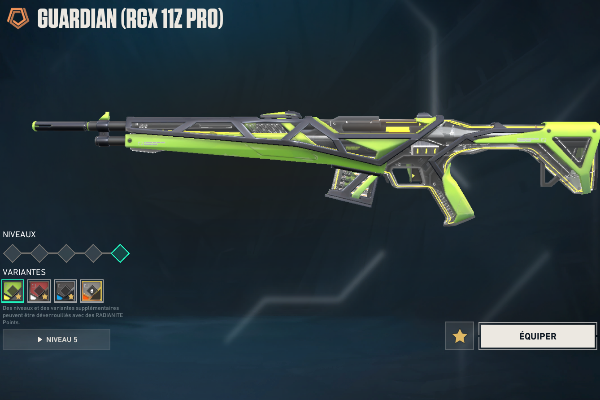Mark skin as favorite with the star button
Viewport: 600px width, 400px height.
(460, 336)
